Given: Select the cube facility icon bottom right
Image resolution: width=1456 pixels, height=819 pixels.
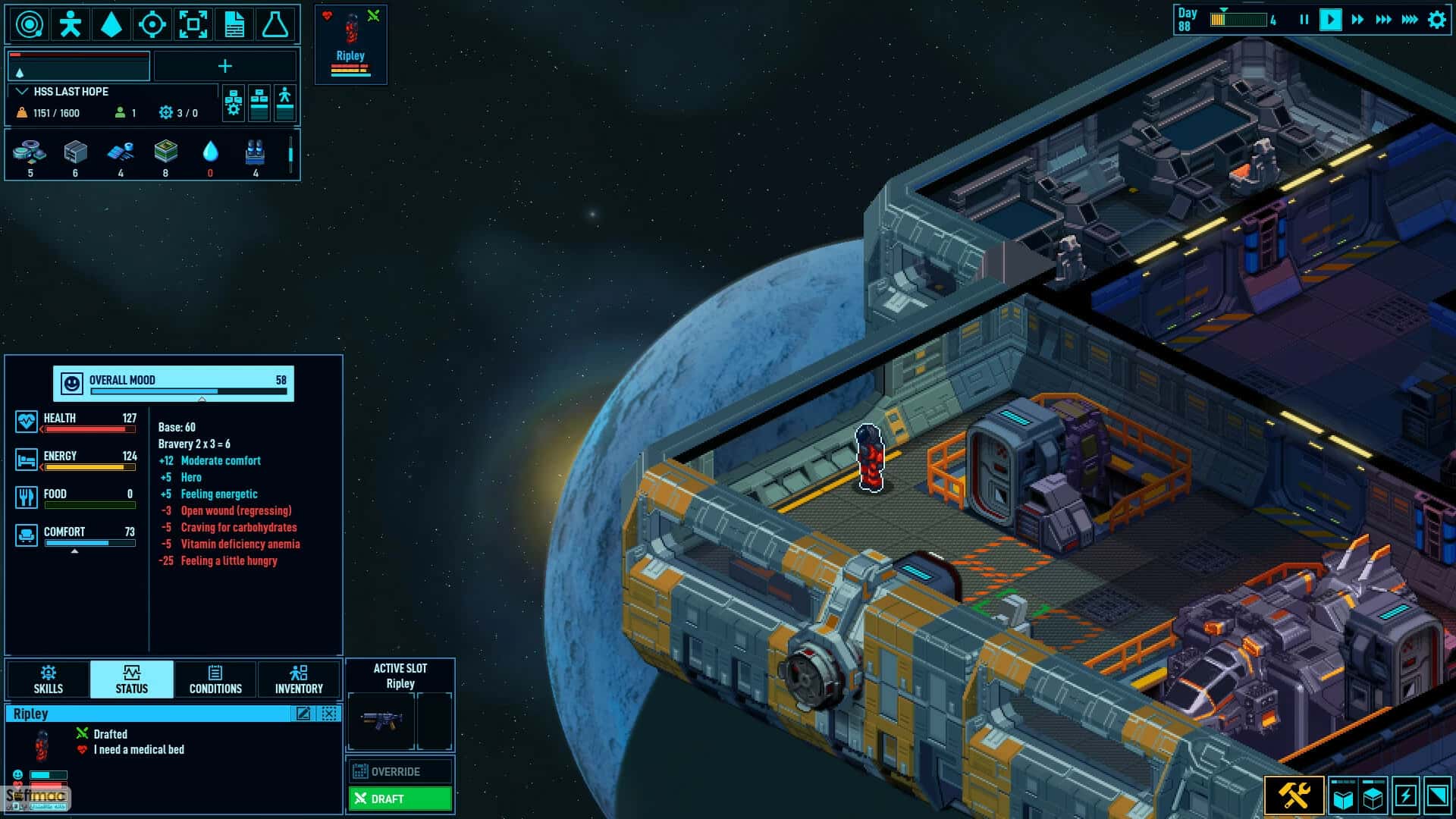Looking at the screenshot, I should pos(1371,796).
